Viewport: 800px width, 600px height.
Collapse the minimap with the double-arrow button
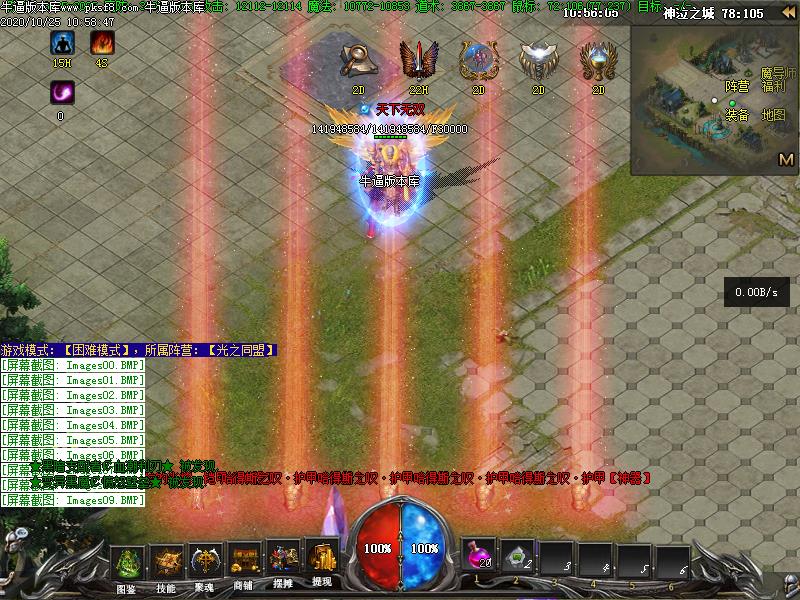(x=789, y=13)
